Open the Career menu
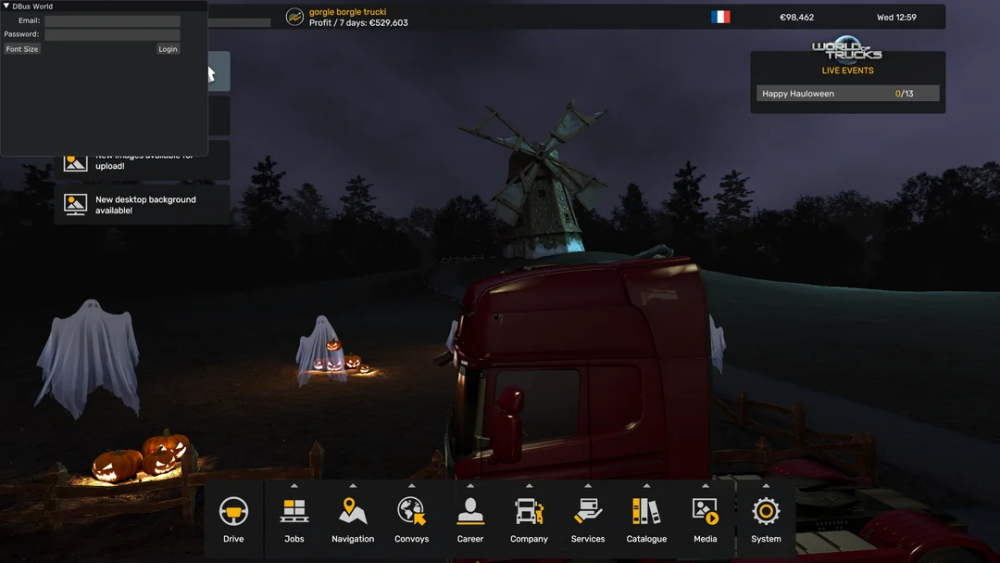 470,520
